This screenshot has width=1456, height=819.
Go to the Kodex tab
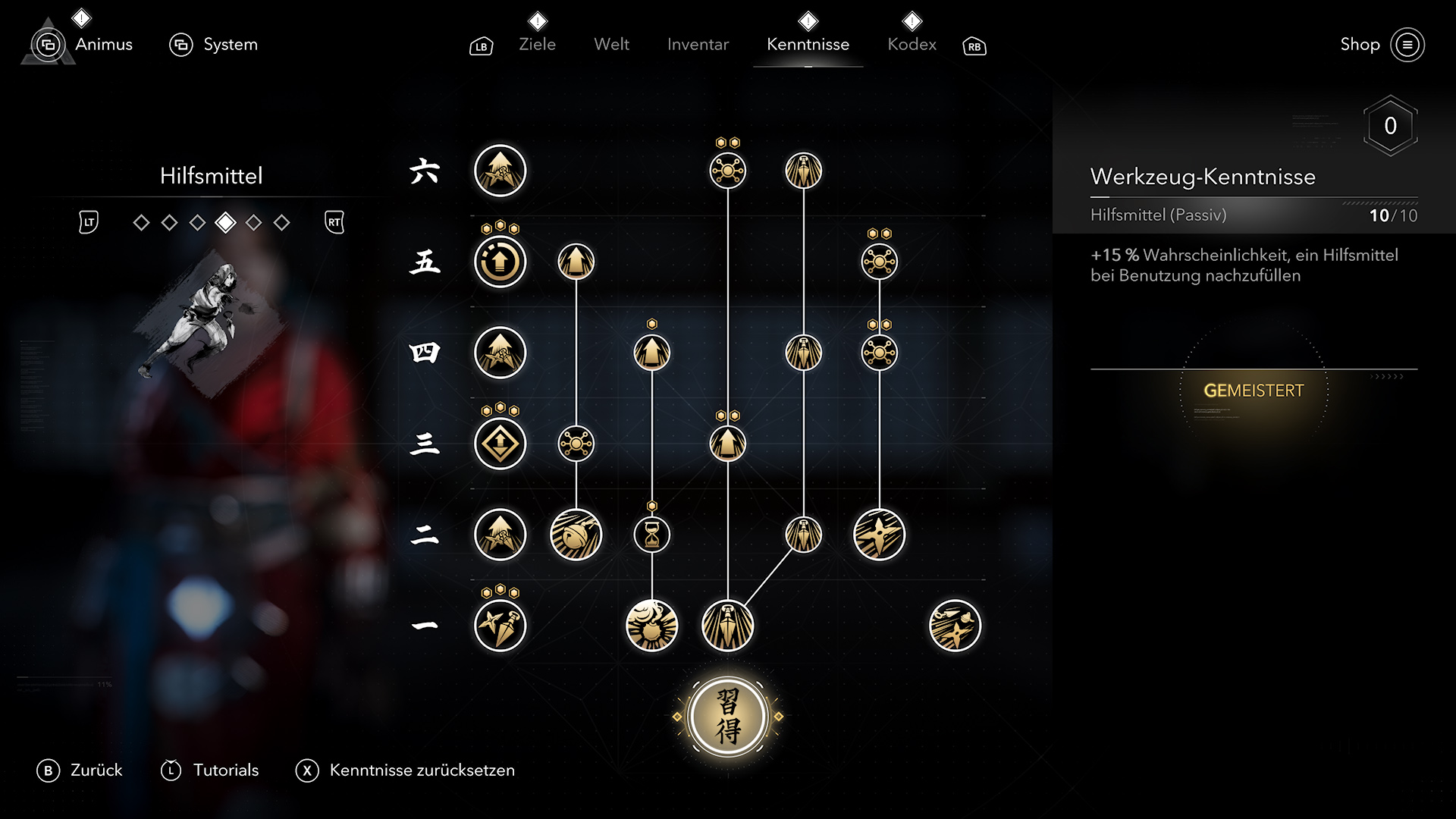click(x=912, y=45)
